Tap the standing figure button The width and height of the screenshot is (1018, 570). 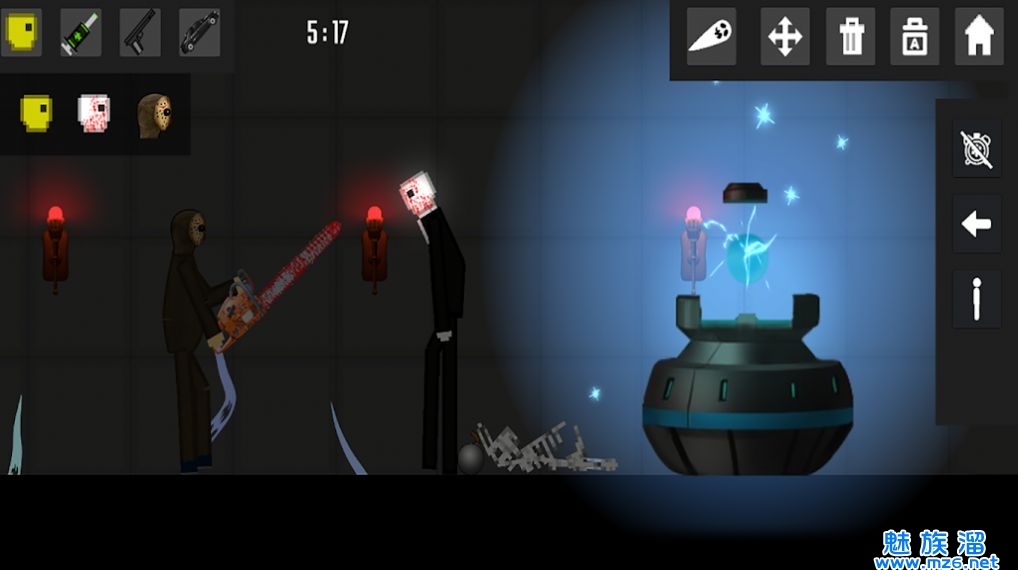point(977,299)
